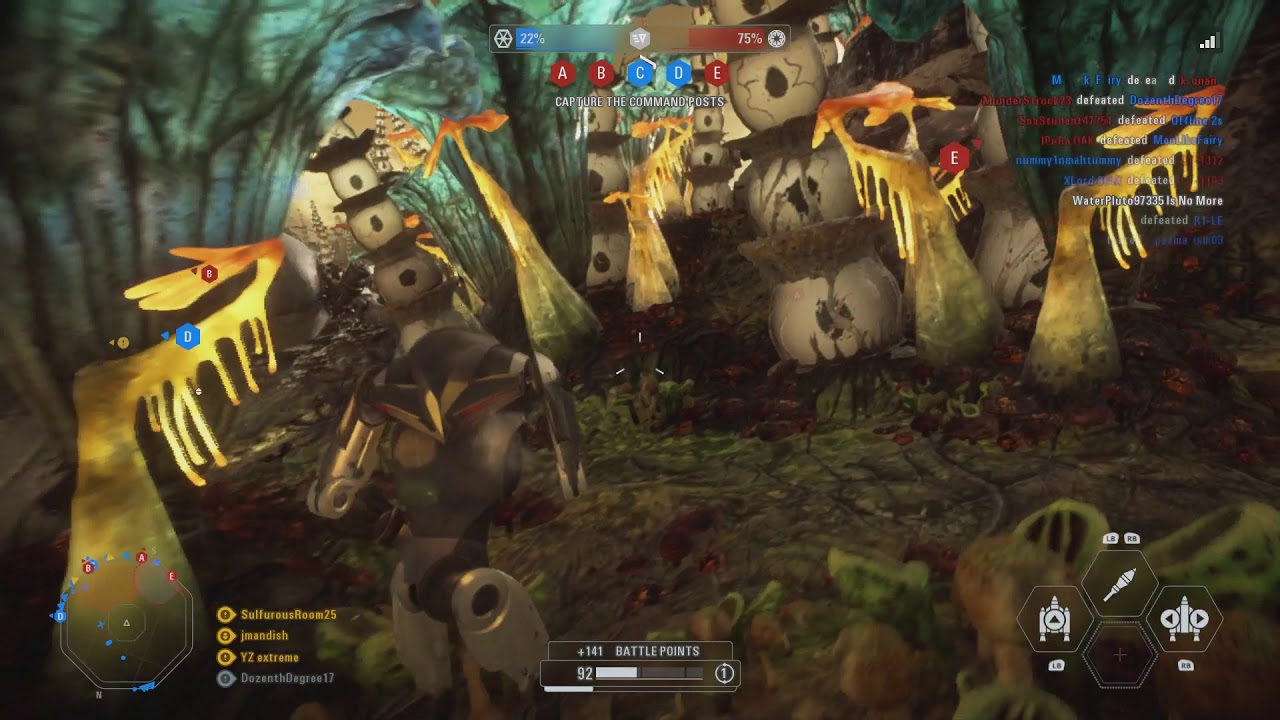Screen dimensions: 1280x720
Task: Select the blue D marker on the minimap
Action: tap(60, 616)
